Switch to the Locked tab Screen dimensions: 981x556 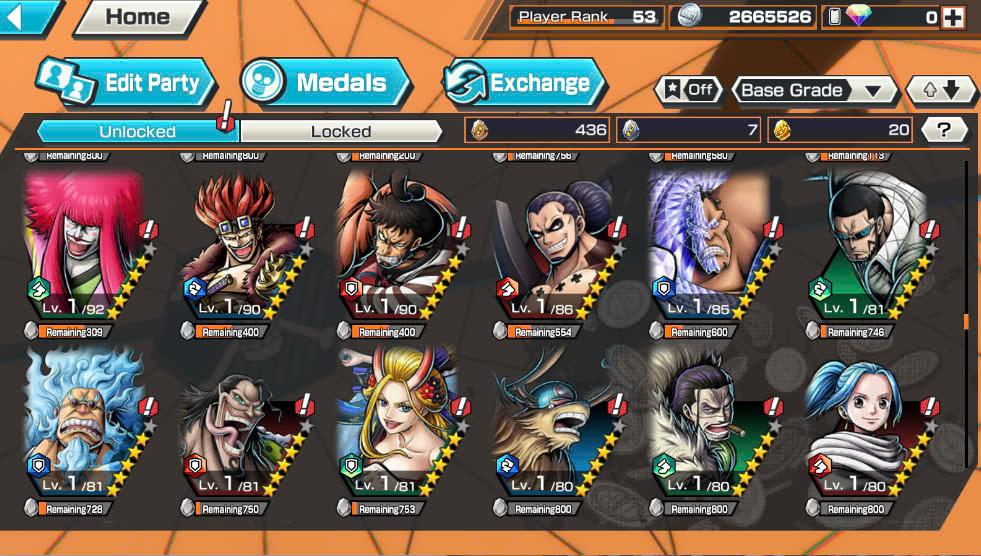coord(341,131)
